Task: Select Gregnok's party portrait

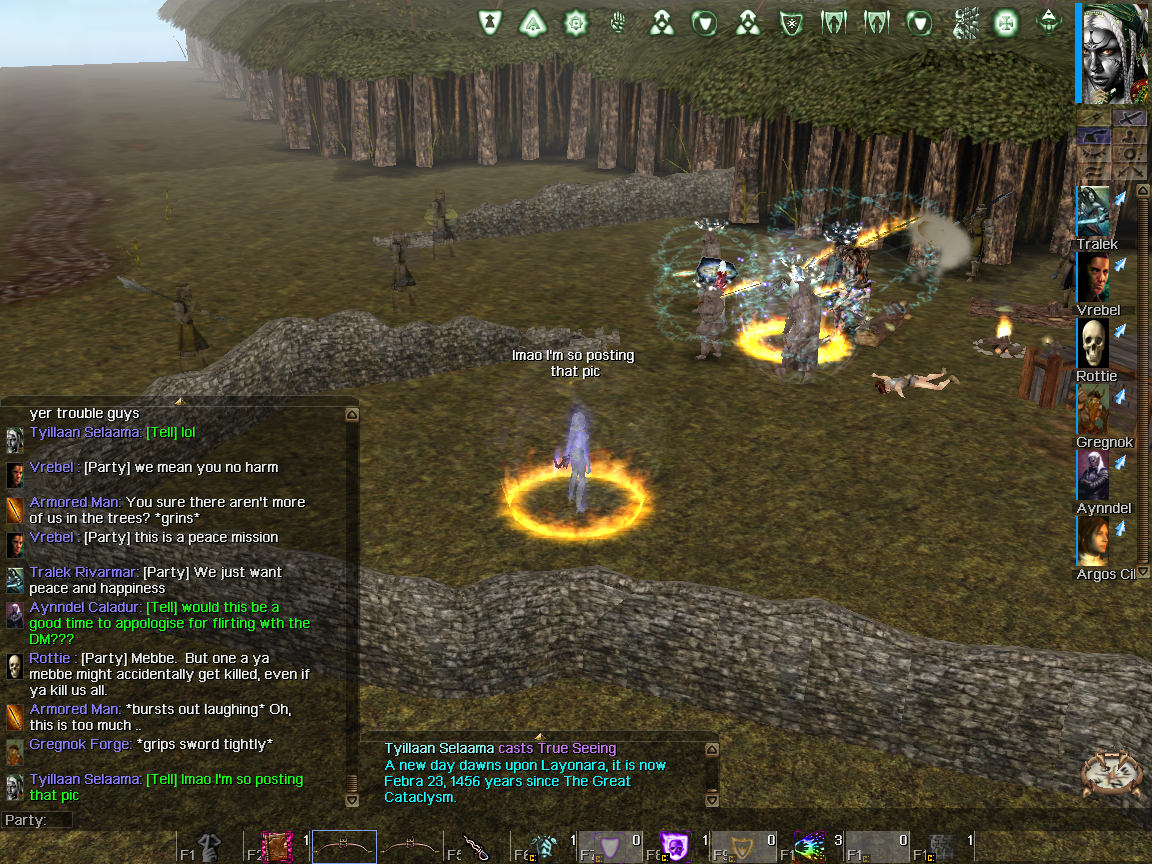Action: pyautogui.click(x=1094, y=409)
